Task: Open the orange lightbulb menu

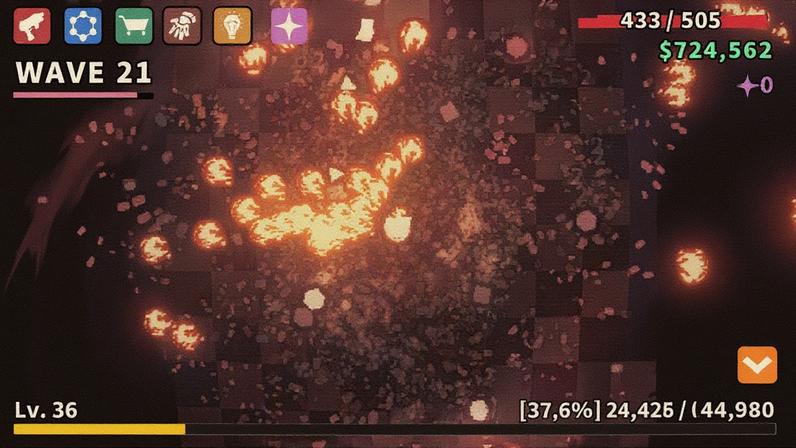Action: pos(232,26)
